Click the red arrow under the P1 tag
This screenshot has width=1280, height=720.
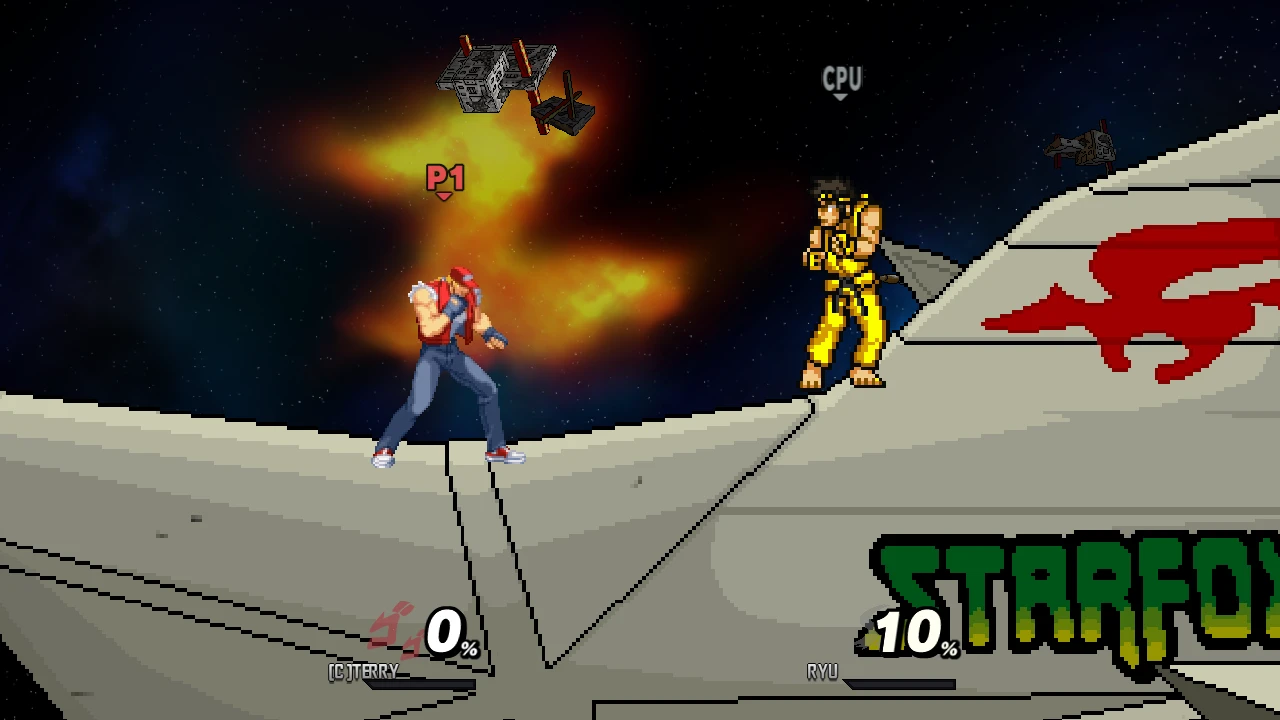click(443, 195)
